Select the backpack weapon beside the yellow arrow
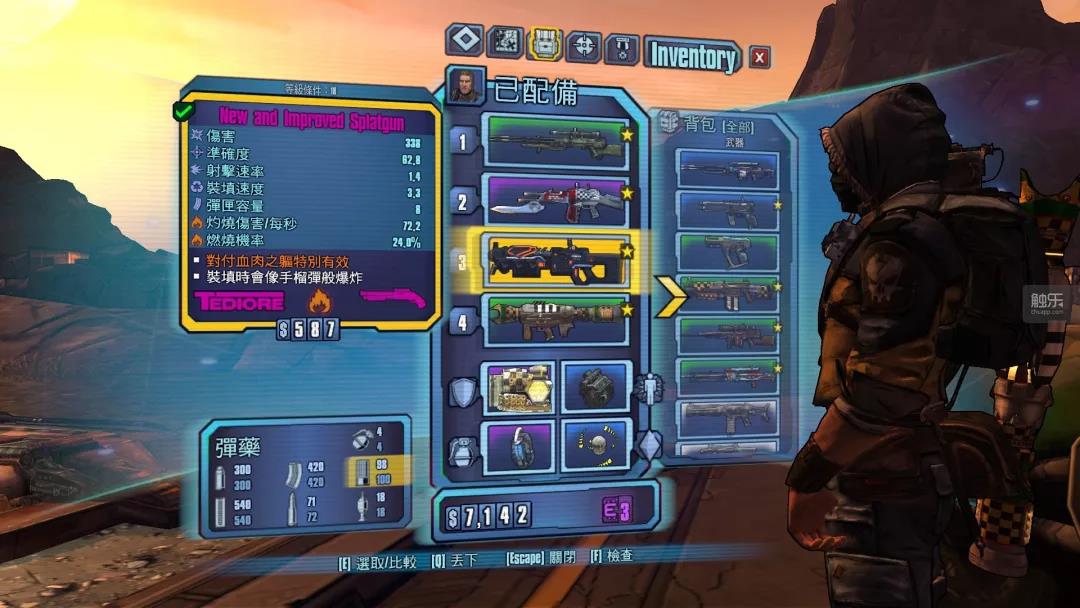The width and height of the screenshot is (1080, 608). [726, 292]
